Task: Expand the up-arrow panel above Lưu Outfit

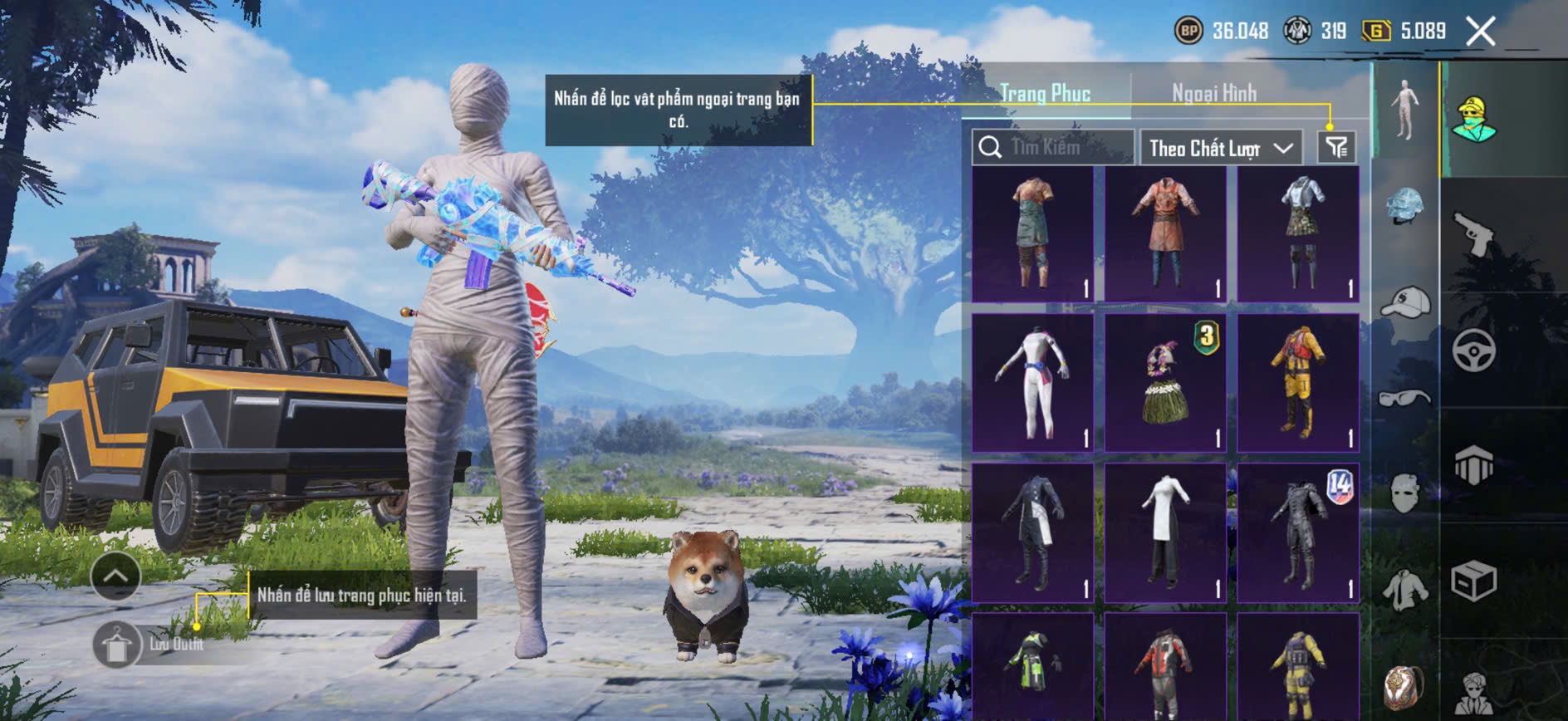Action: point(115,576)
